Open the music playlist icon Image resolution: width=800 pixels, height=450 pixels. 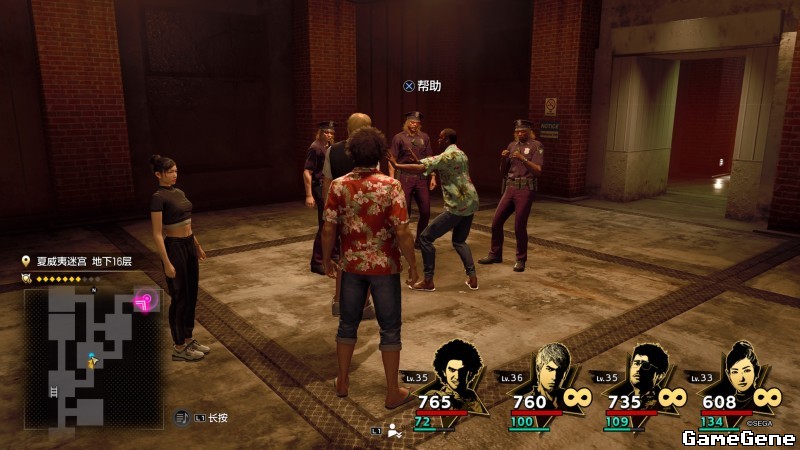click(182, 416)
